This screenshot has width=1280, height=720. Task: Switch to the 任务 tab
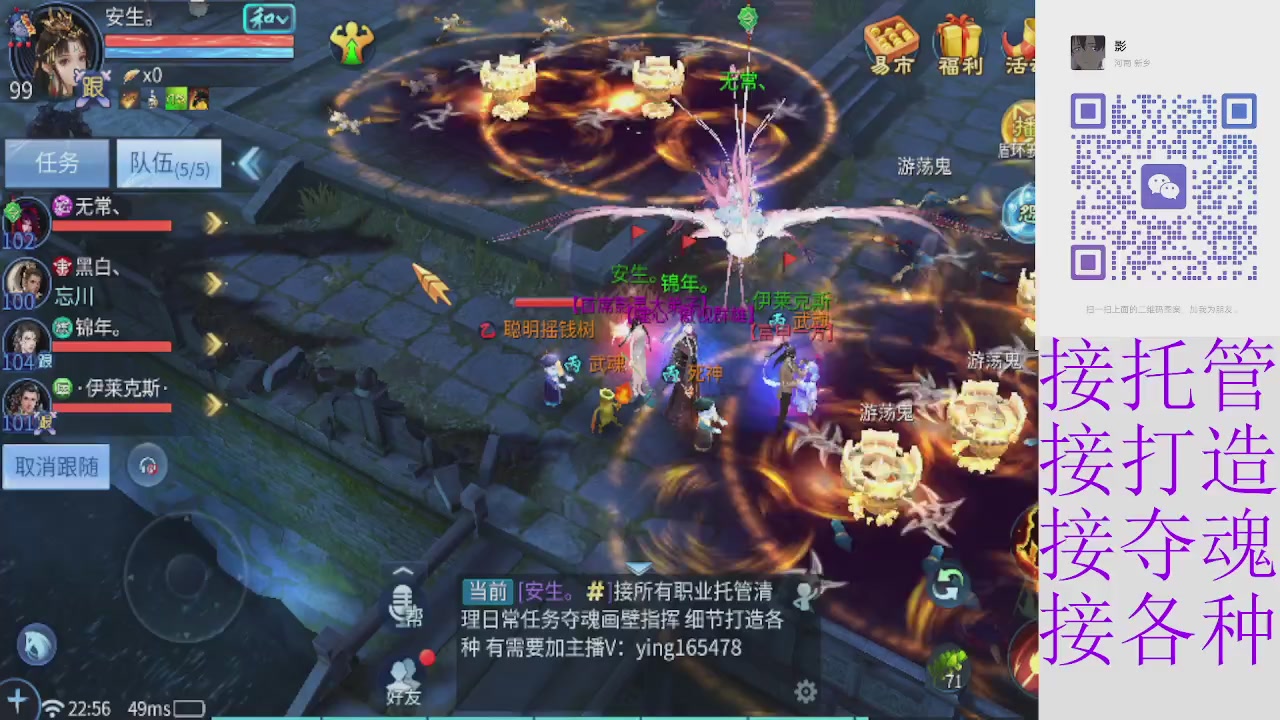(56, 163)
